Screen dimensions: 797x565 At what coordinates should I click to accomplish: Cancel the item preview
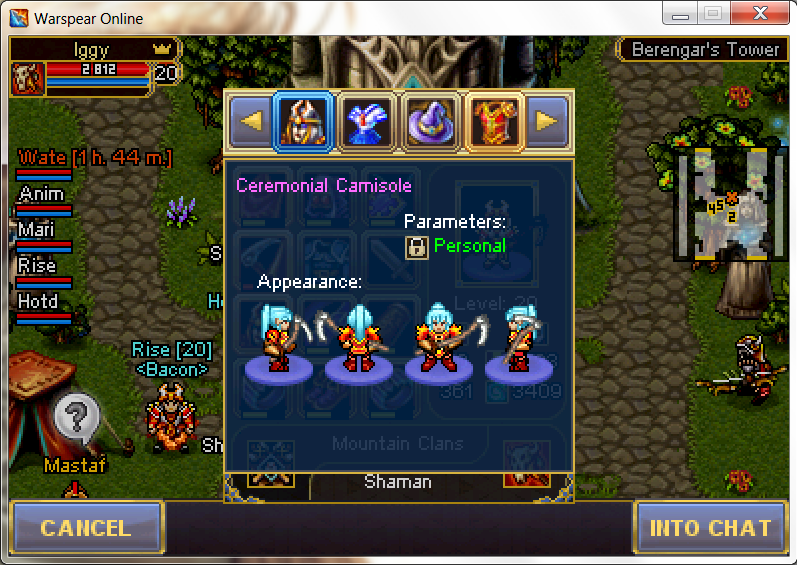tap(86, 528)
